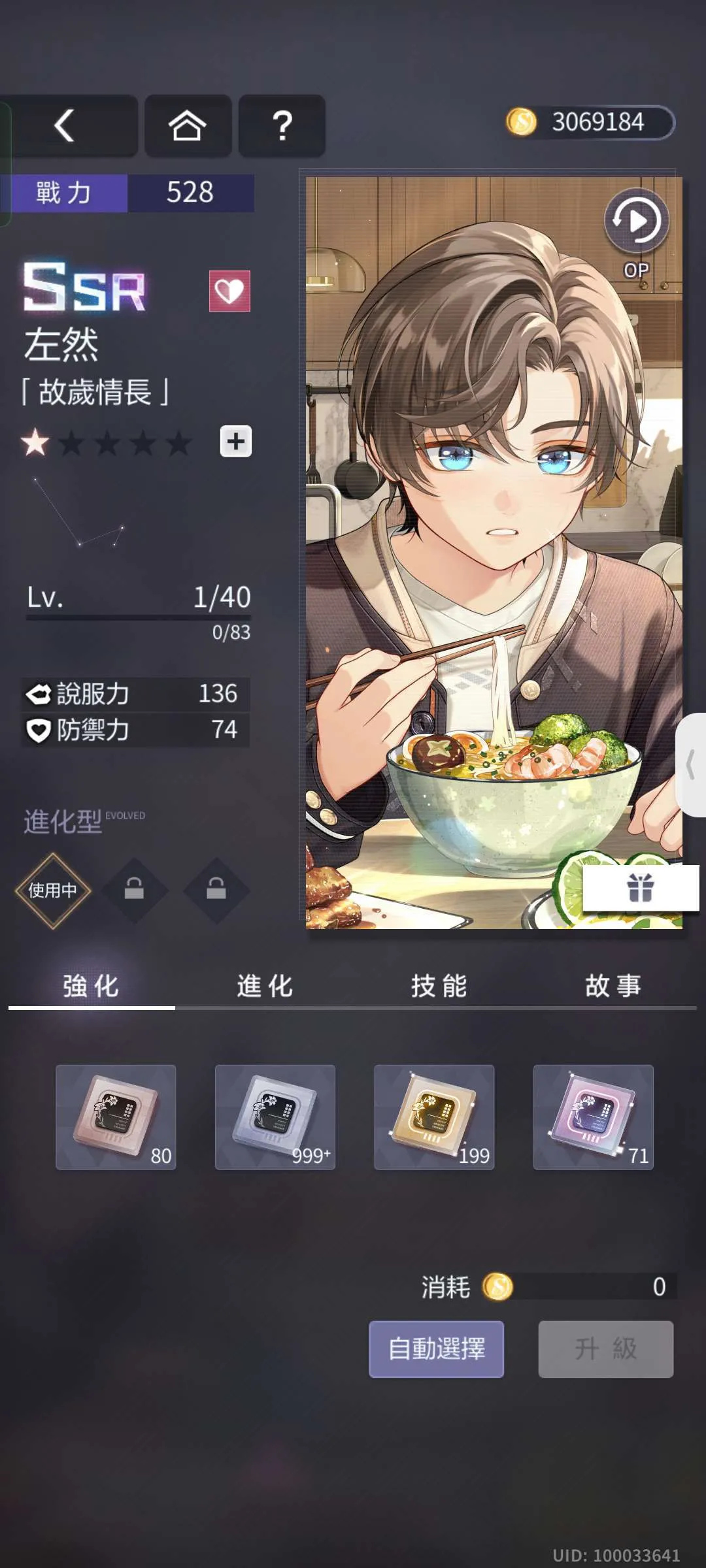Select the 使用中 evolved form diamond

click(52, 890)
